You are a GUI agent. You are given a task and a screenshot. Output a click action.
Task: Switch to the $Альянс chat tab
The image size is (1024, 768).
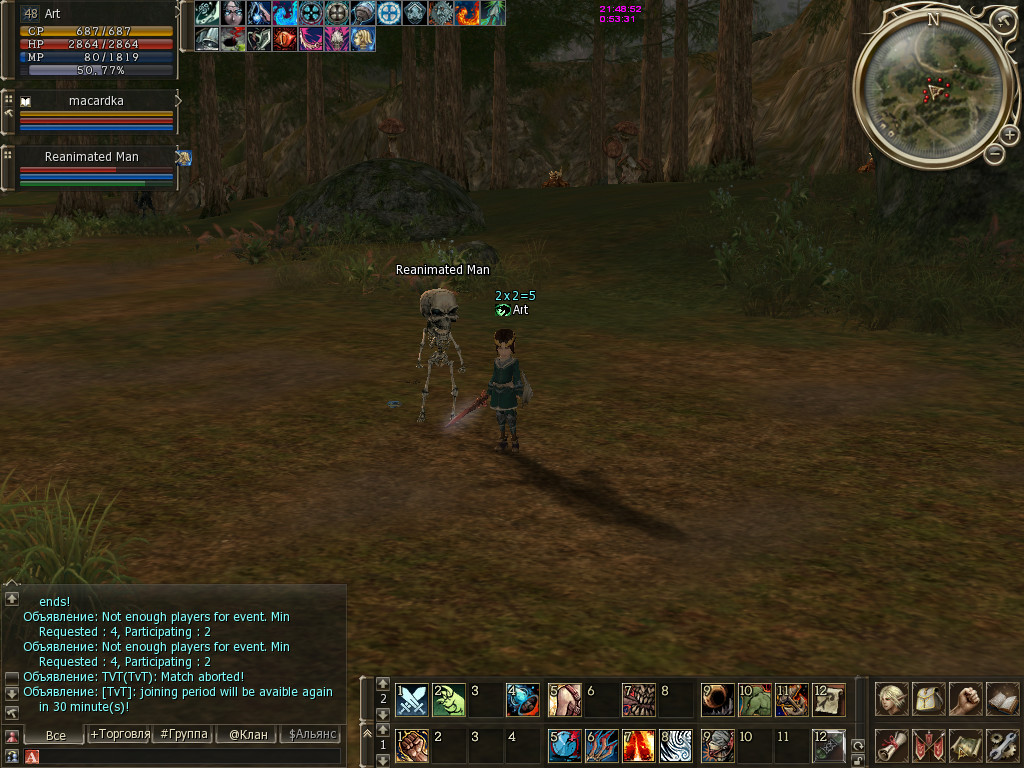point(312,734)
